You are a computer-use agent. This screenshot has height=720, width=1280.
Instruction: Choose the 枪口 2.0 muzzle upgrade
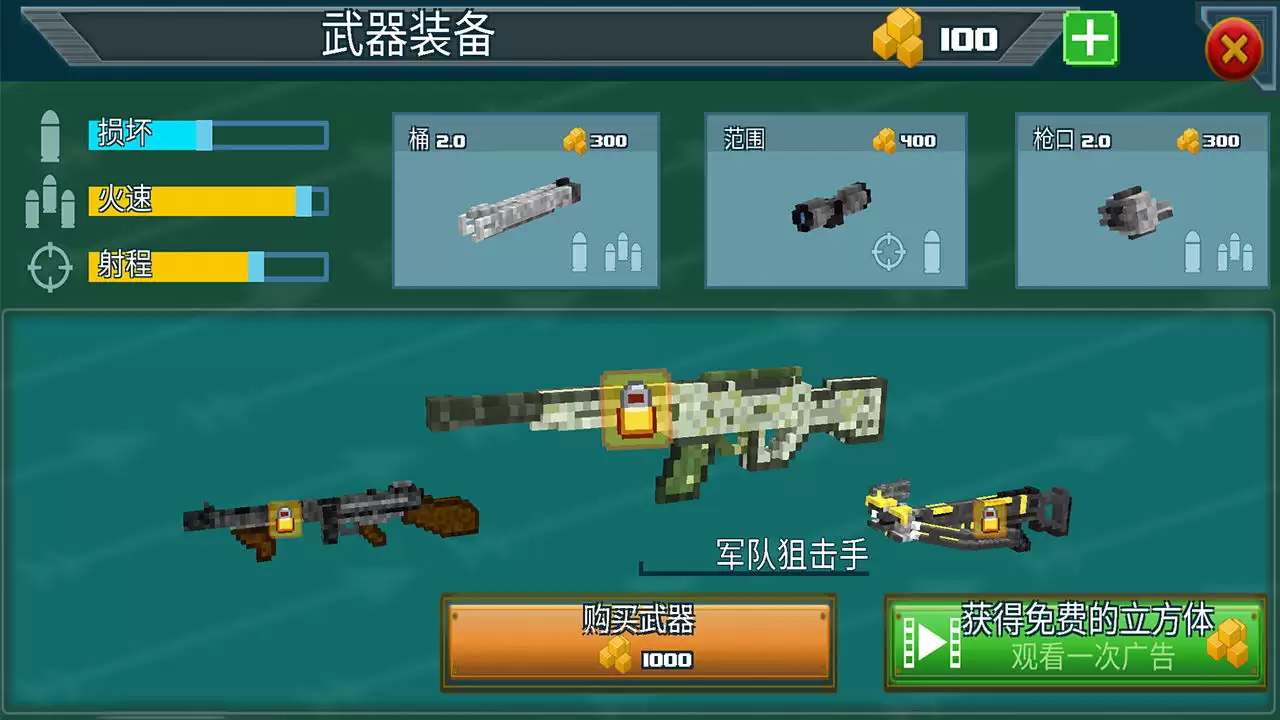point(1146,200)
